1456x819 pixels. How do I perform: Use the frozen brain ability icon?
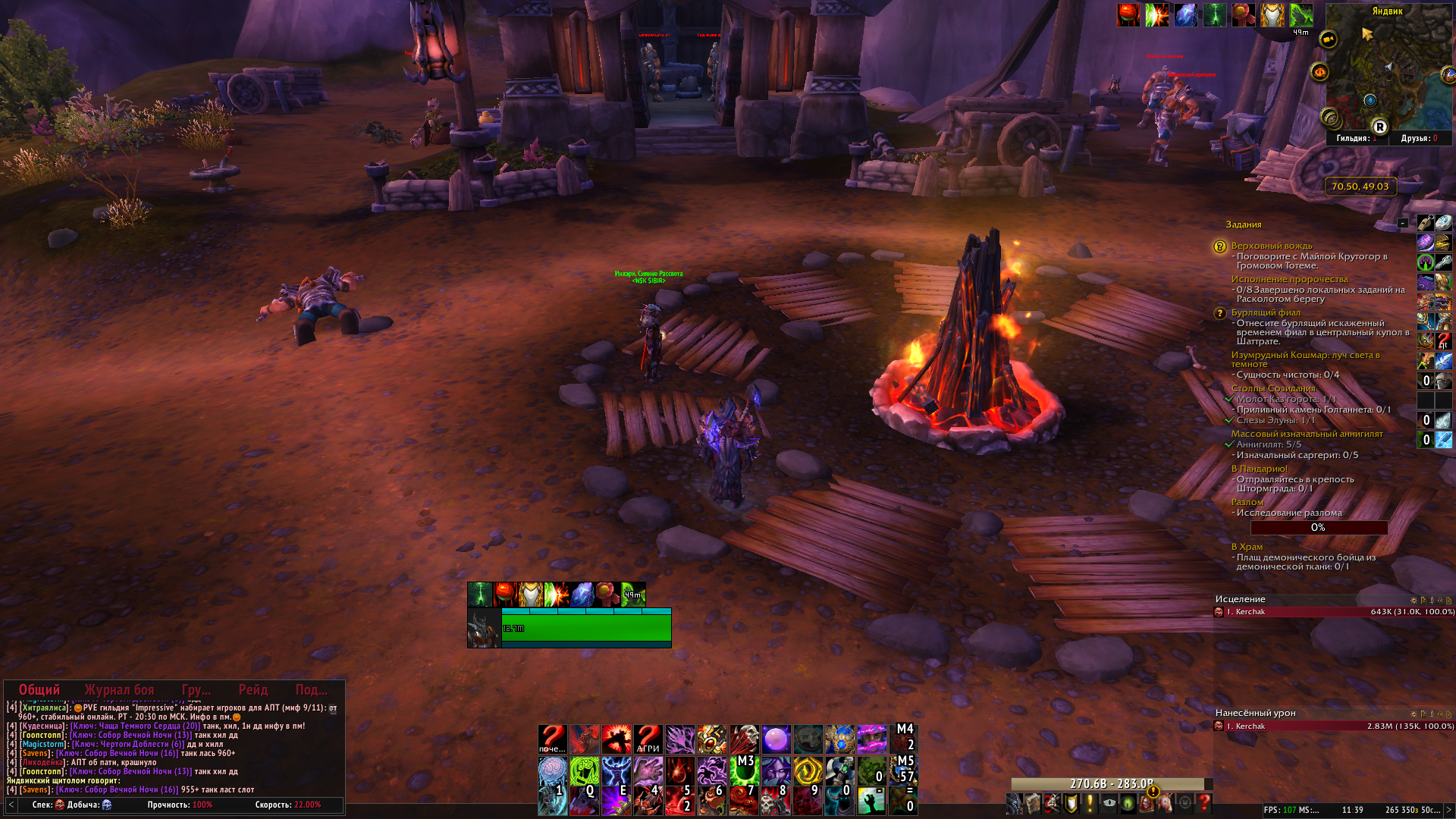(x=552, y=770)
